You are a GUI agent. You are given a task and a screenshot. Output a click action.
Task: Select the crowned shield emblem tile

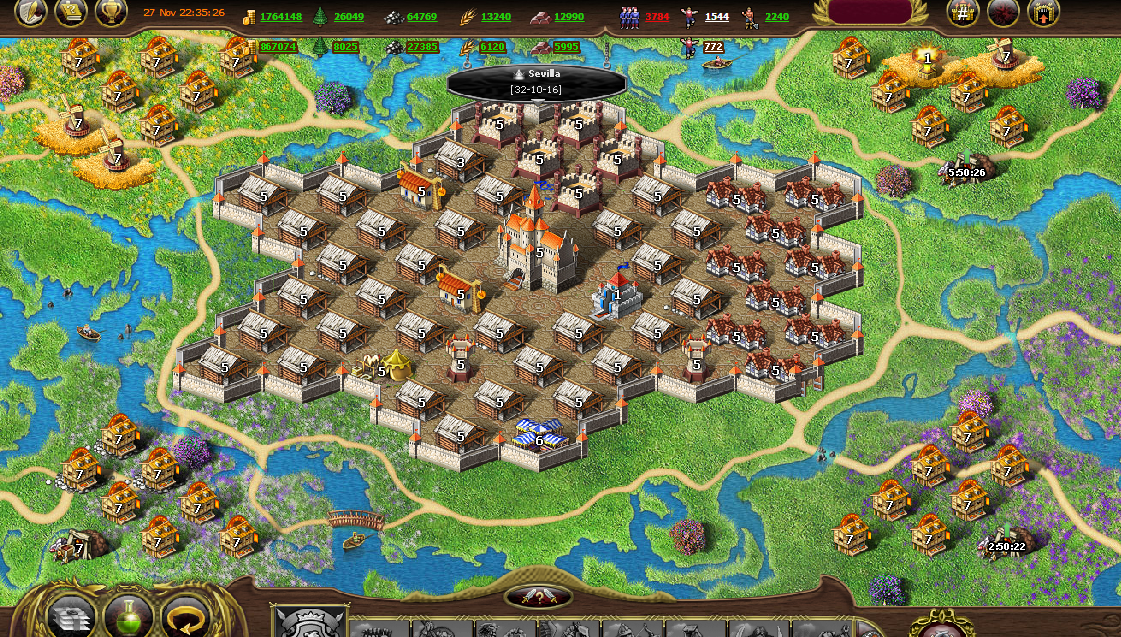(309, 624)
